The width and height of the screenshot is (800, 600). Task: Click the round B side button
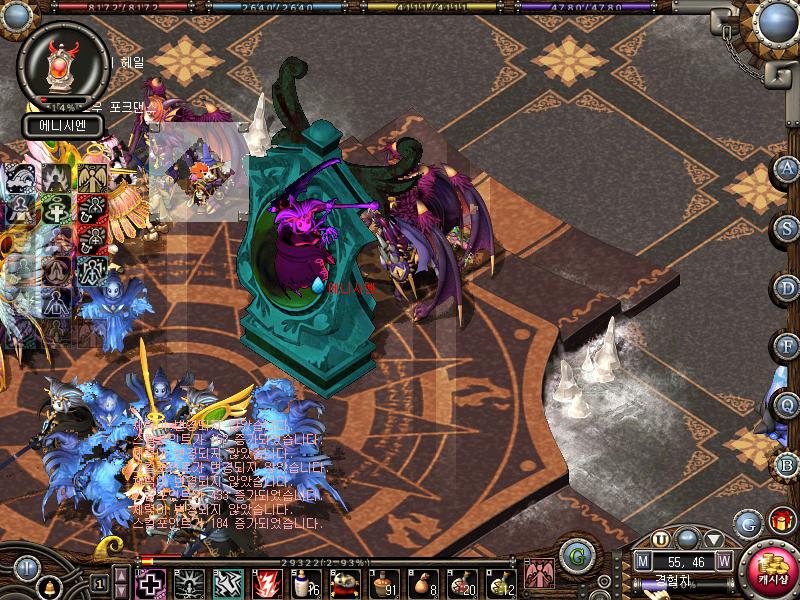click(787, 463)
